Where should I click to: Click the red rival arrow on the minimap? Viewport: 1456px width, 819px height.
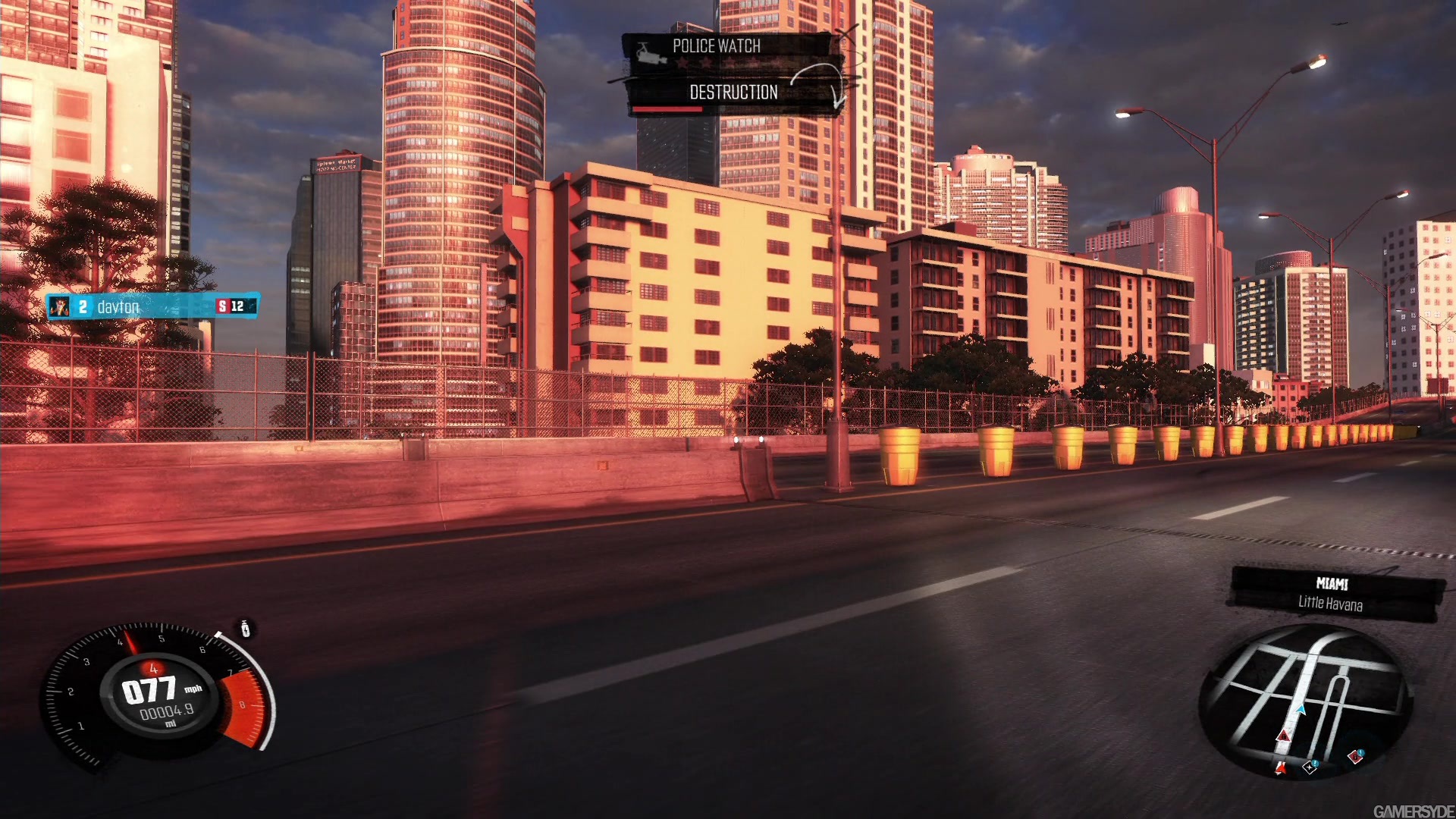(x=1282, y=768)
